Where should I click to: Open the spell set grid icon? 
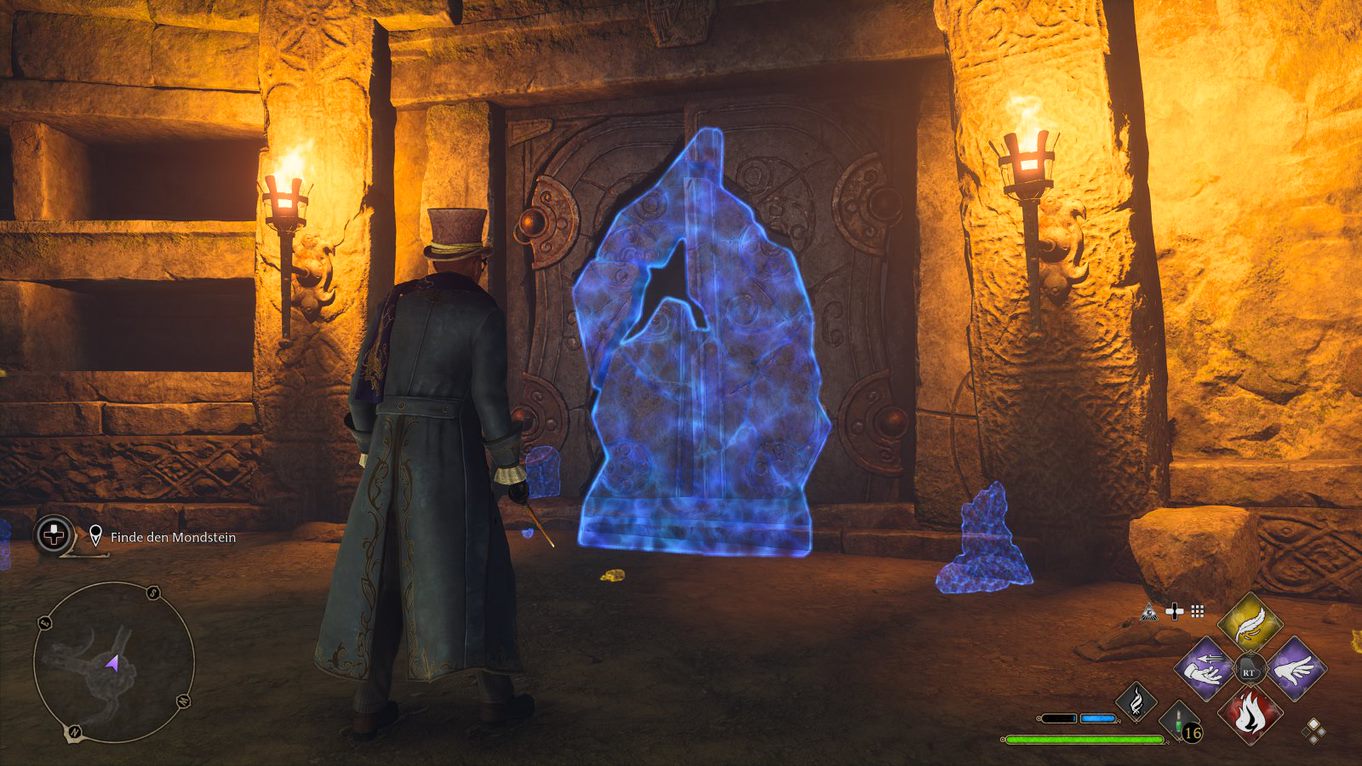(x=1197, y=610)
